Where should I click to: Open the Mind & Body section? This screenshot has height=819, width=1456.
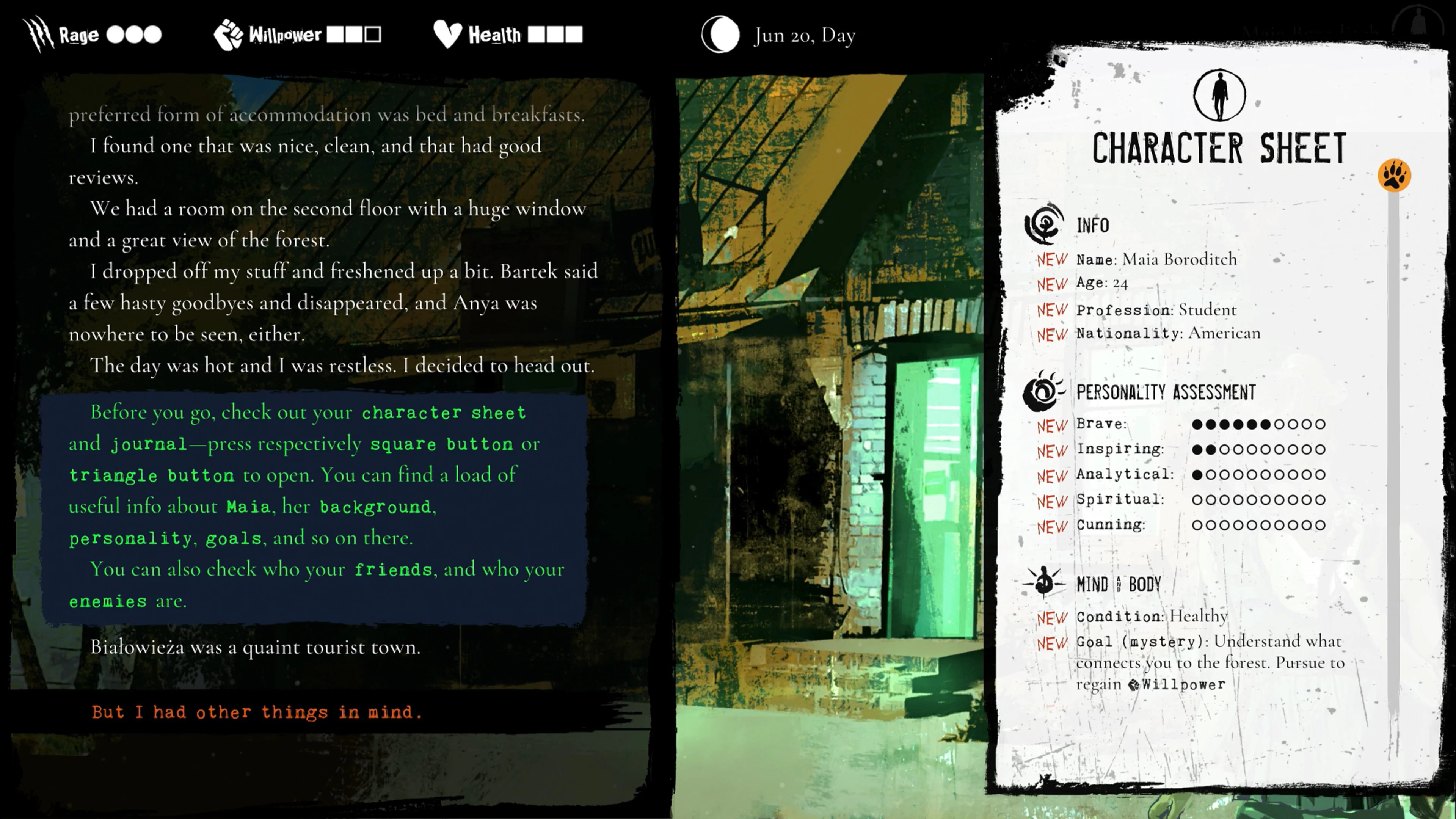point(1119,583)
